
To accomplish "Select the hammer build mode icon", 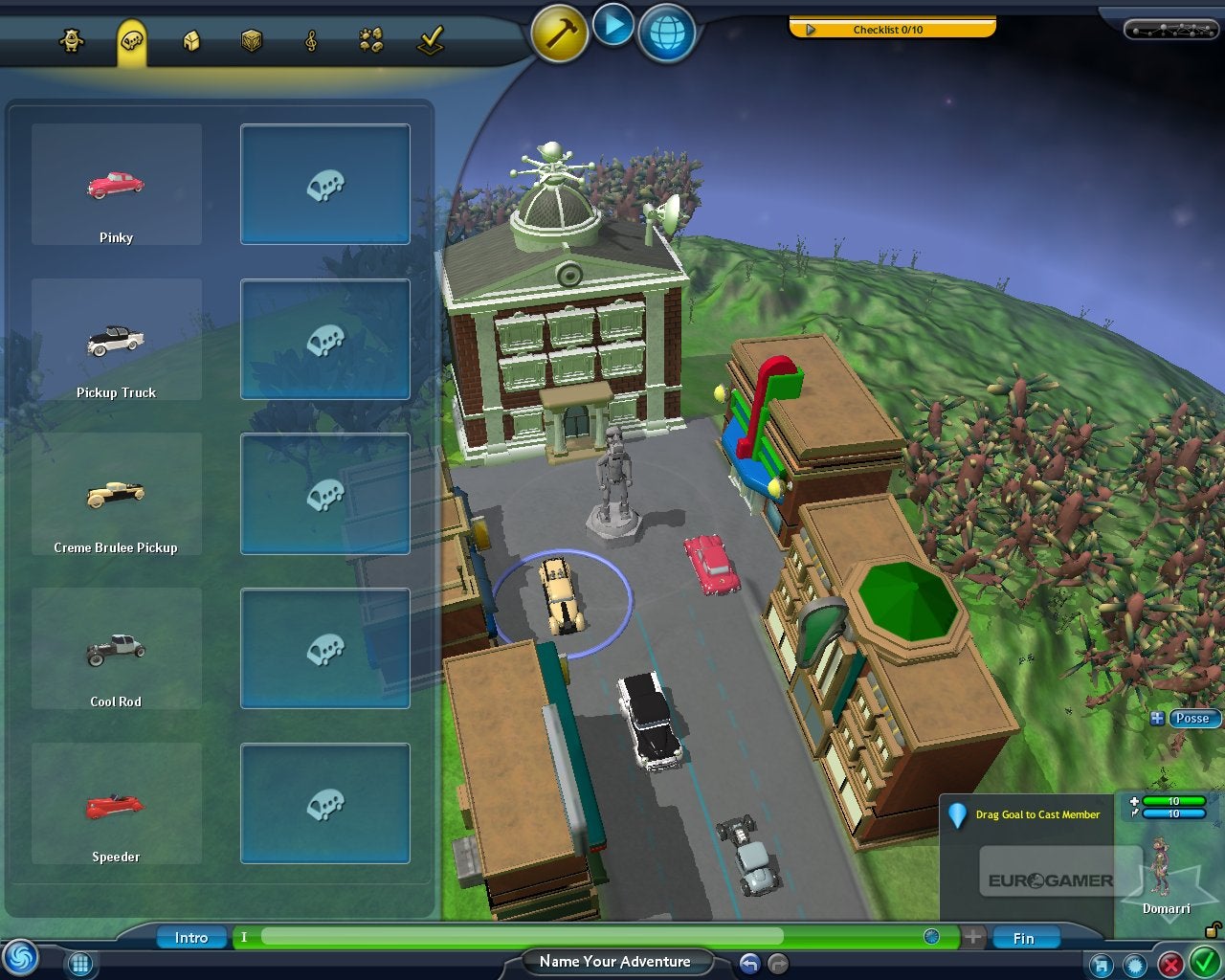I will coord(558,32).
